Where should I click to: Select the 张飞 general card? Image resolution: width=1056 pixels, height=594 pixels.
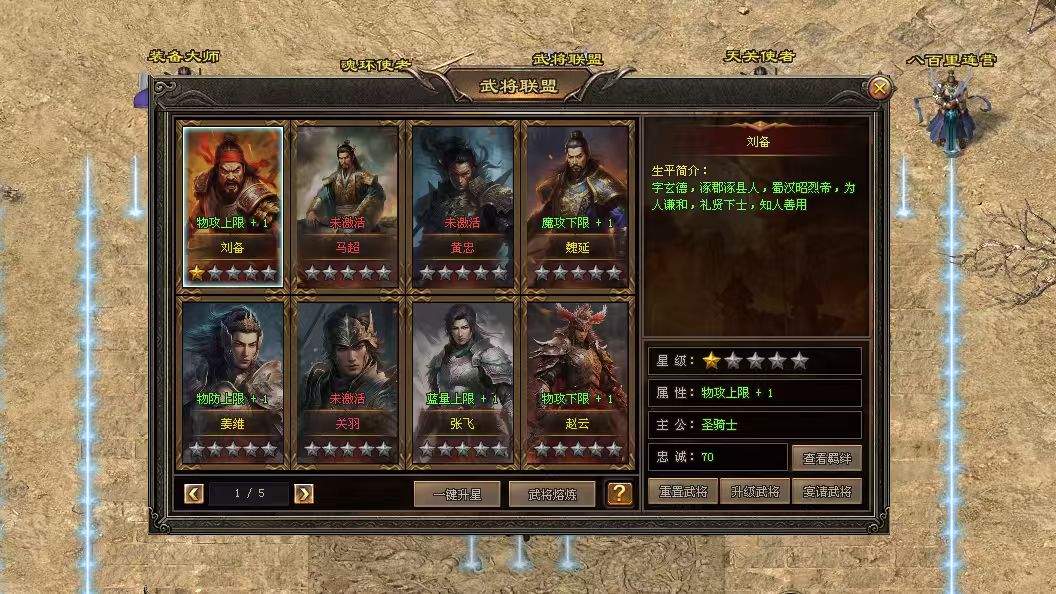pyautogui.click(x=462, y=382)
